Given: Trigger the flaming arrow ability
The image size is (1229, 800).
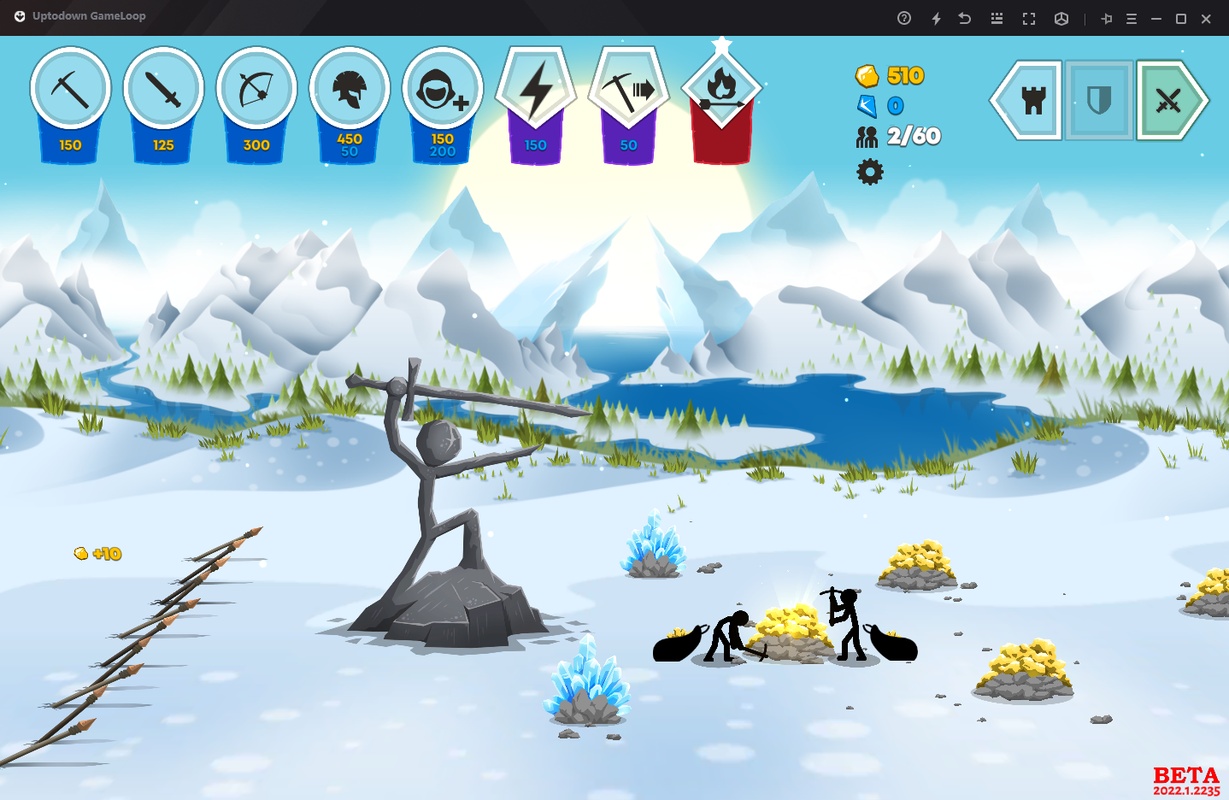Looking at the screenshot, I should pos(721,91).
